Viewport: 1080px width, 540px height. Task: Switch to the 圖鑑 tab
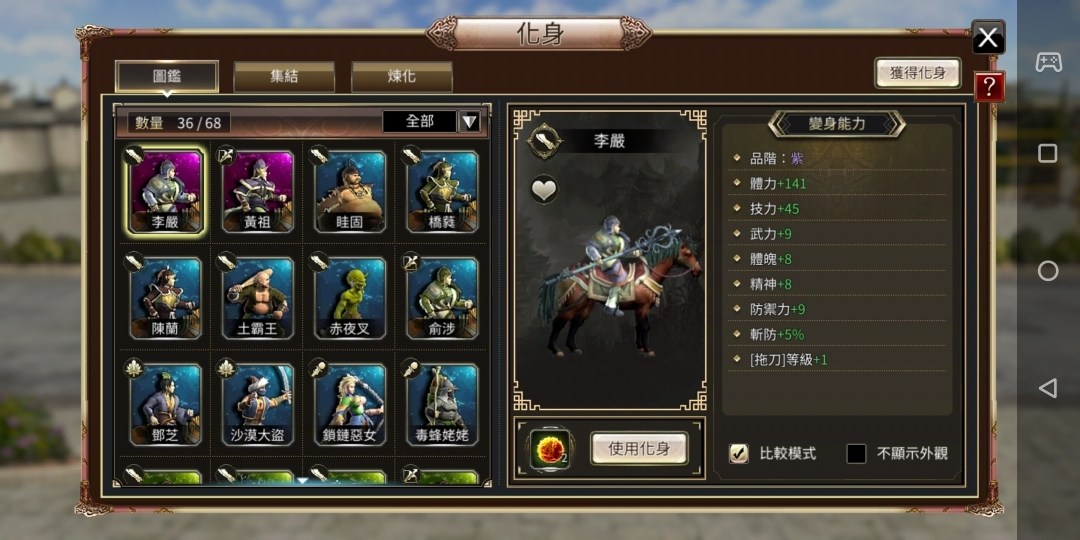[167, 76]
